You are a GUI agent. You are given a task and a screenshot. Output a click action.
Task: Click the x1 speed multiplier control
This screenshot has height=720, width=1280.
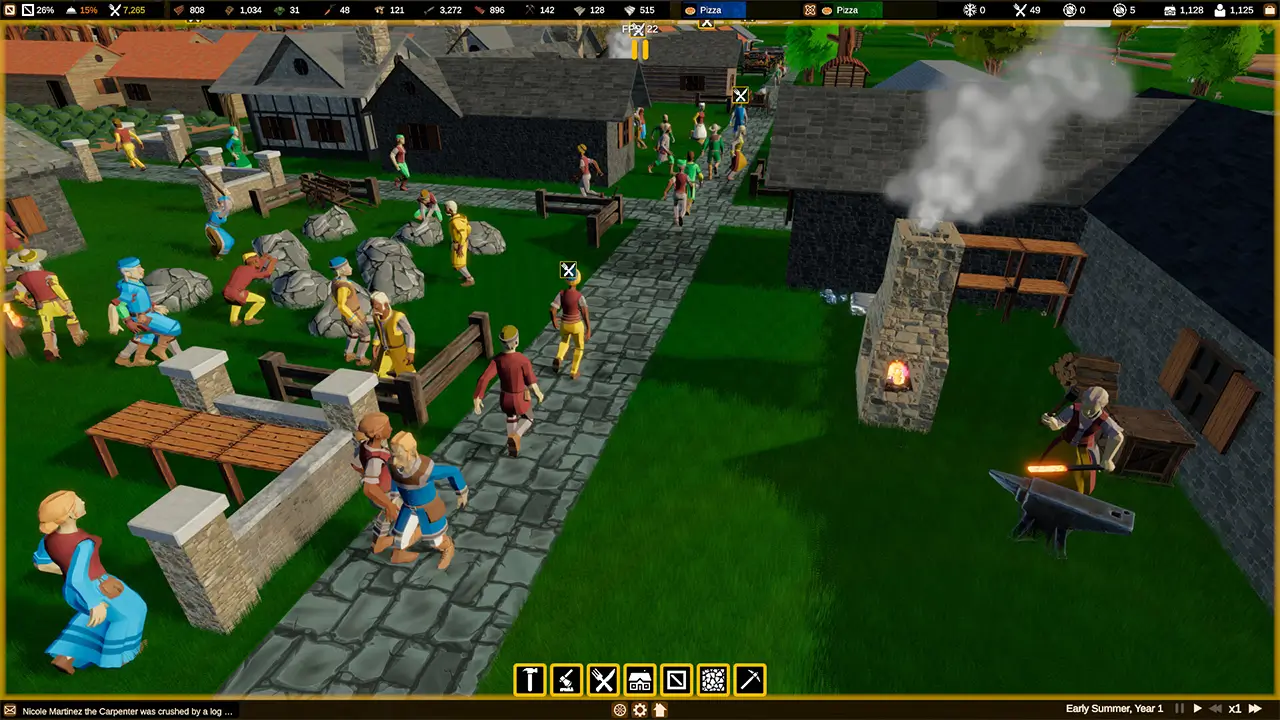point(1235,709)
